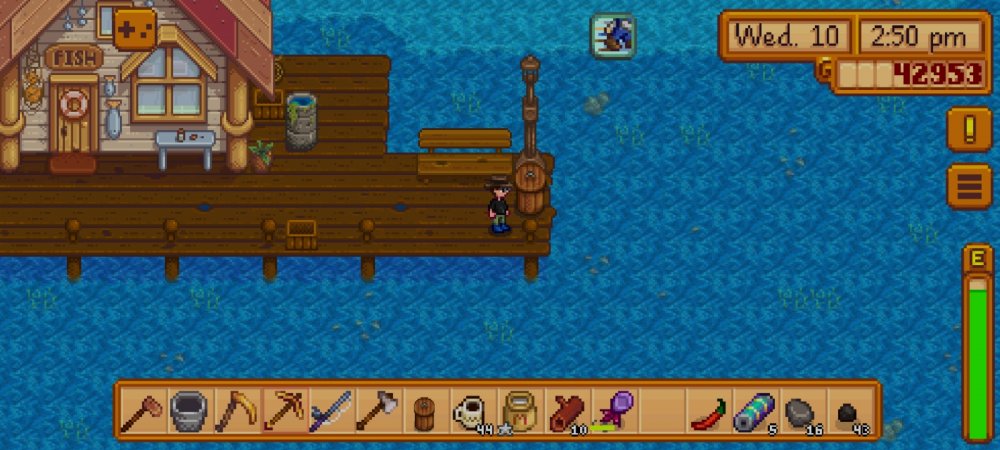Check the active buff icon

coord(612,36)
